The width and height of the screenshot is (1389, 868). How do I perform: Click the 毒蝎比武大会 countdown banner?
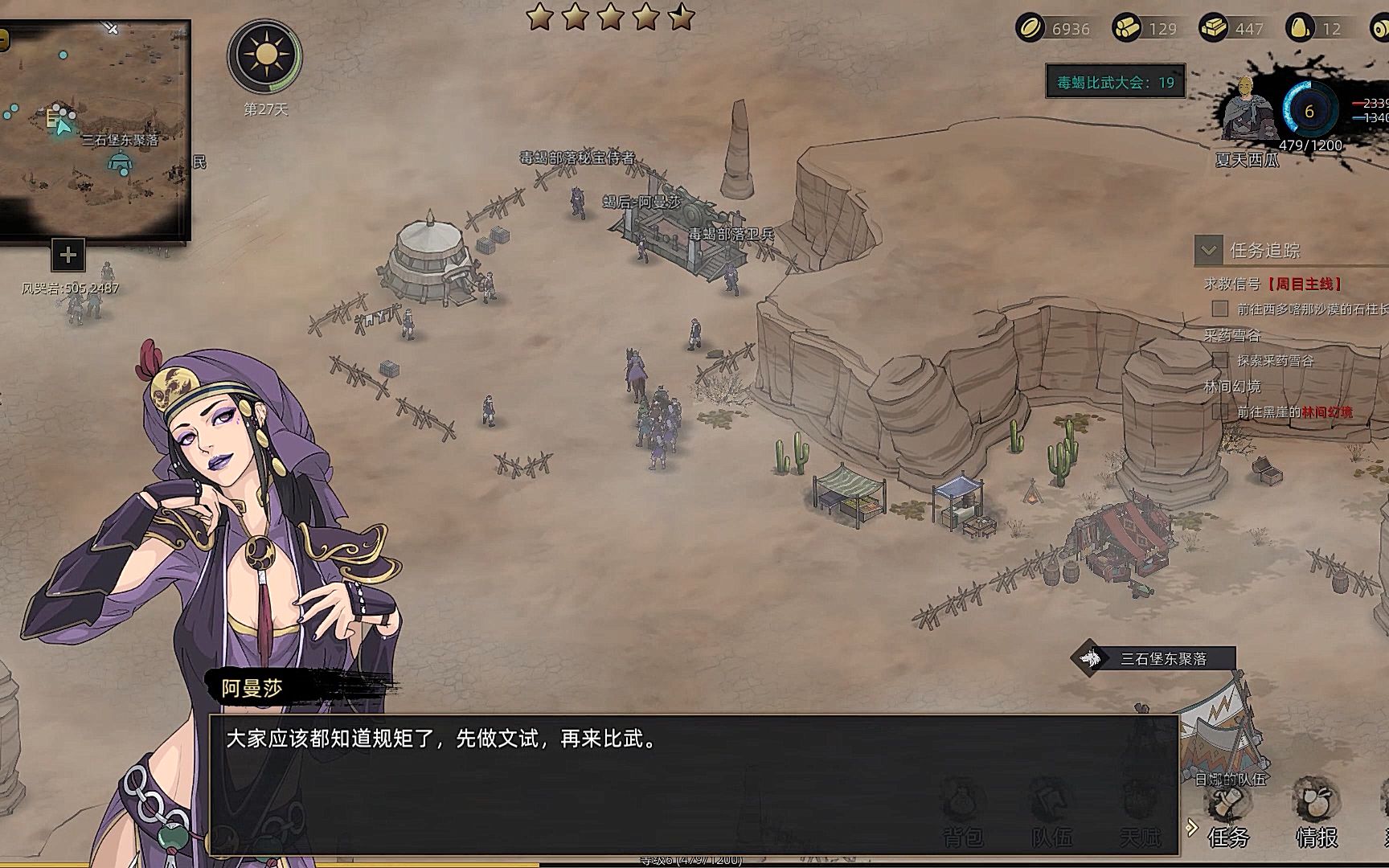1115,82
